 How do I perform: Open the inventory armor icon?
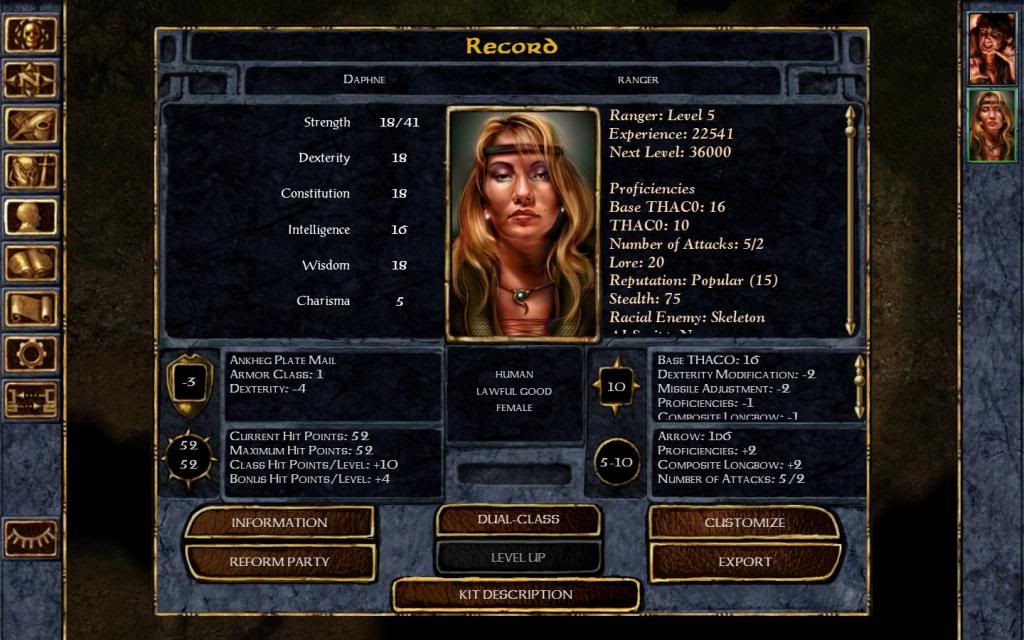(x=31, y=172)
